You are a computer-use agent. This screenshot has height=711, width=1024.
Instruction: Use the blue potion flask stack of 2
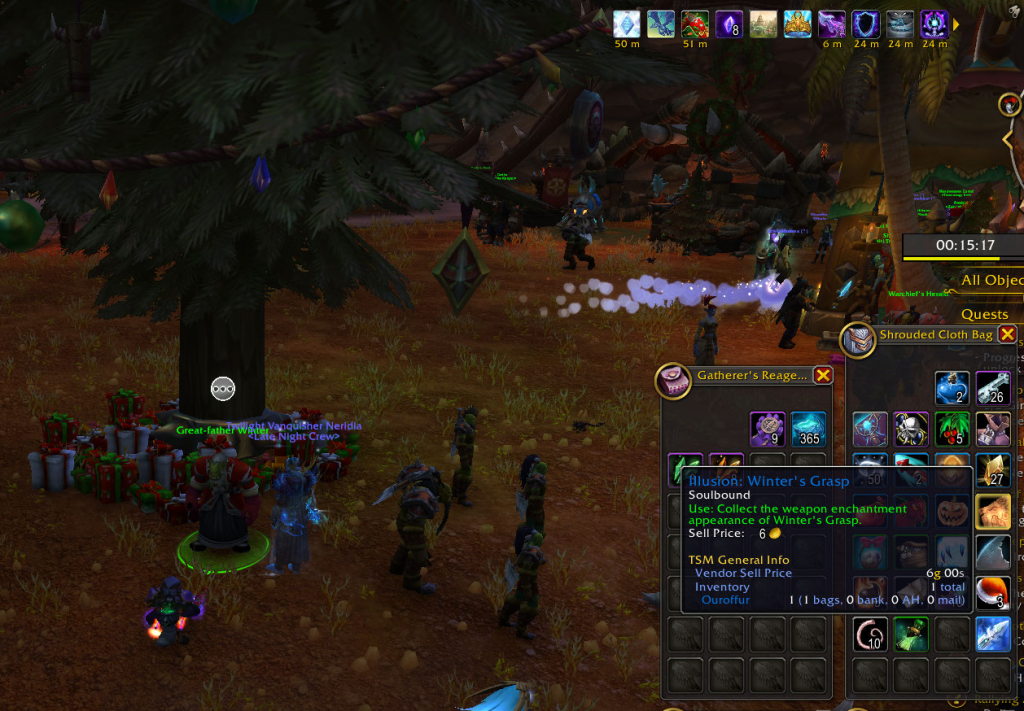click(x=952, y=388)
